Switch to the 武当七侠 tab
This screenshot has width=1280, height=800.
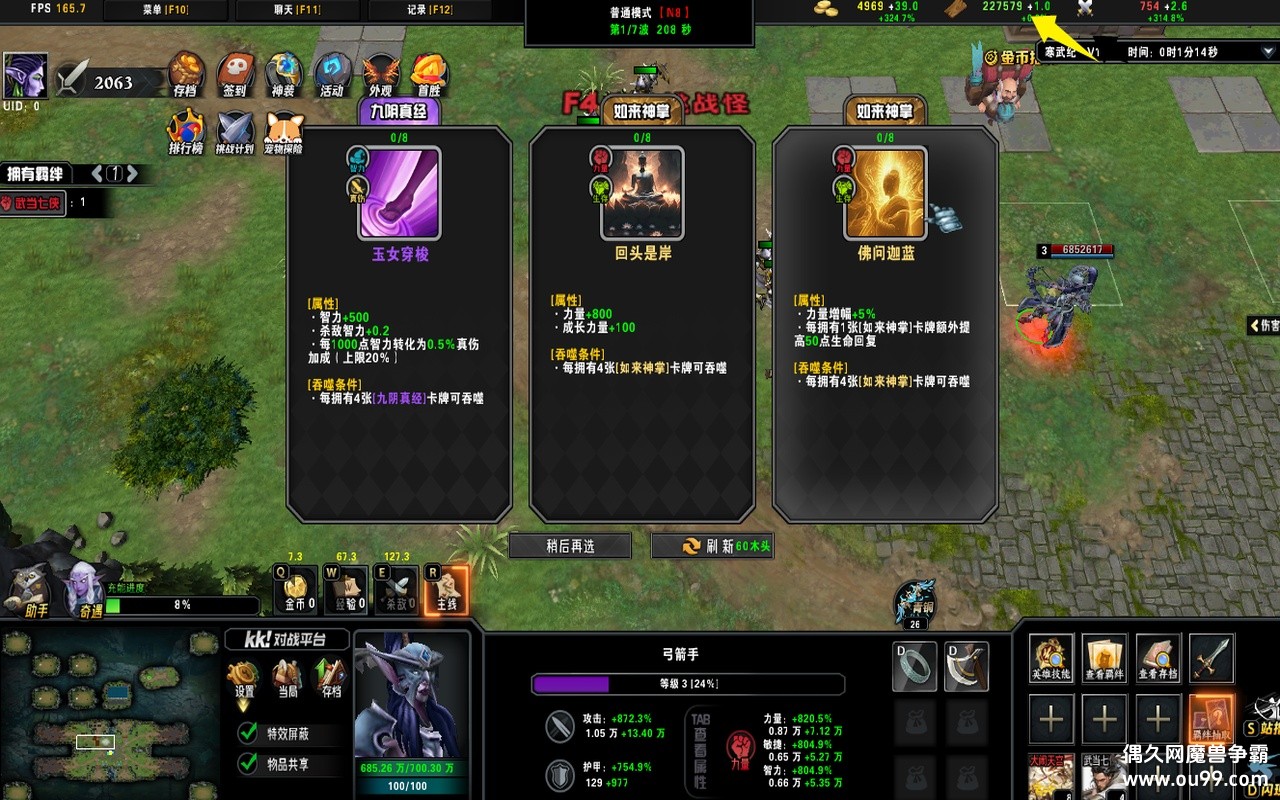pyautogui.click(x=33, y=203)
